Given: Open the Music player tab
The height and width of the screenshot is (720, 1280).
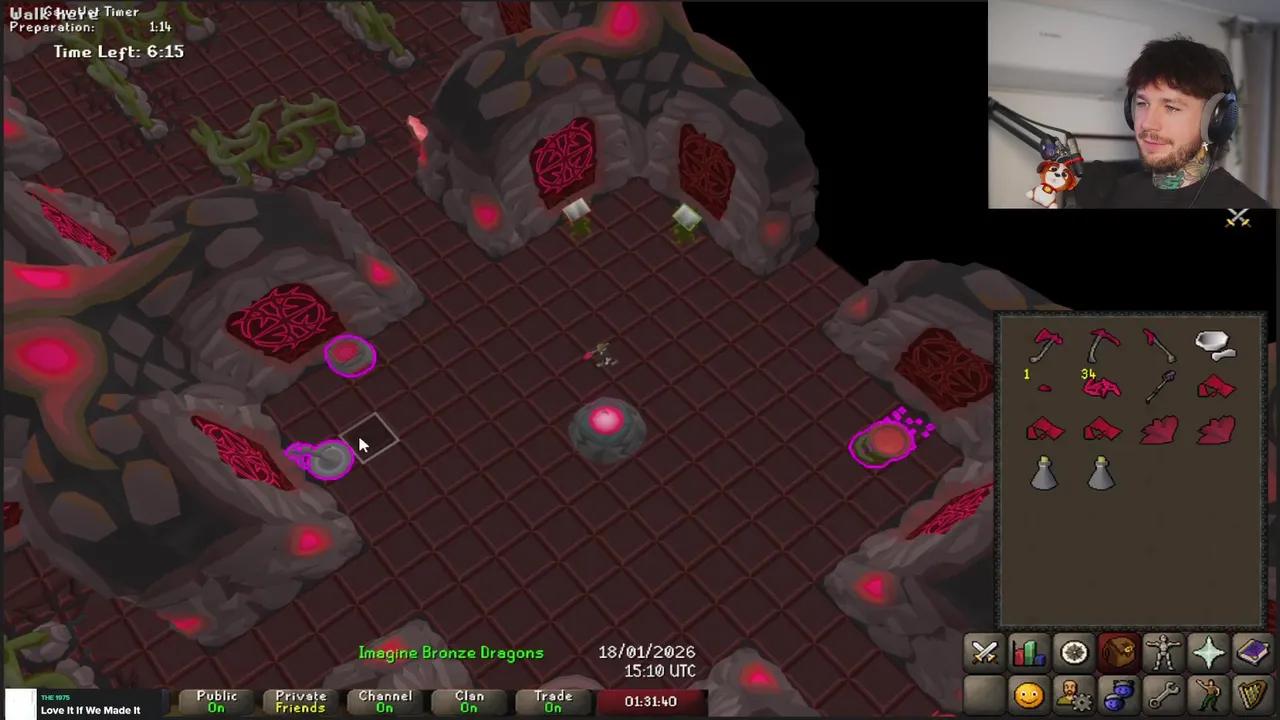Looking at the screenshot, I should point(1253,694).
